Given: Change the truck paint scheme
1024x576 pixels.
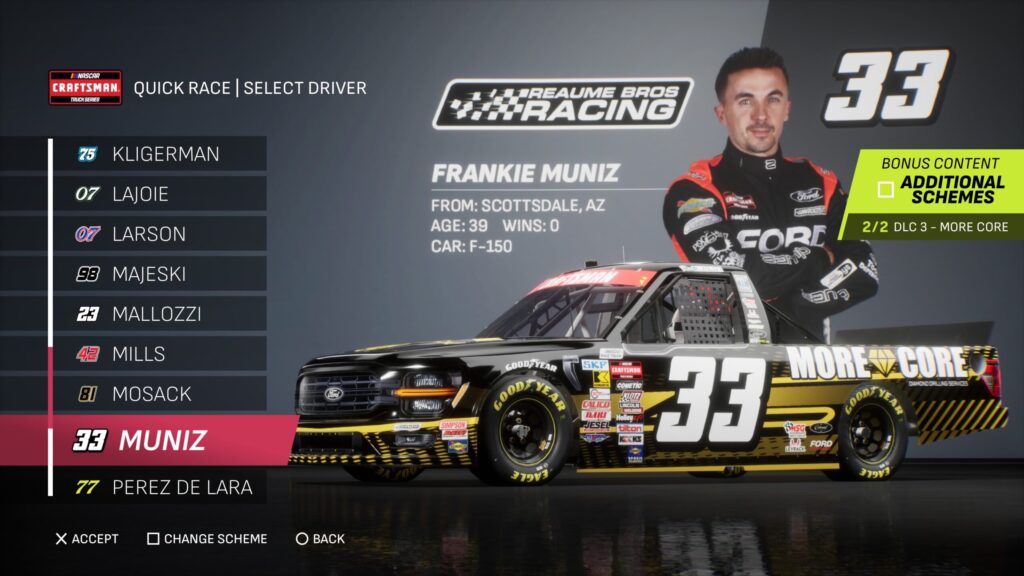Looking at the screenshot, I should (207, 539).
